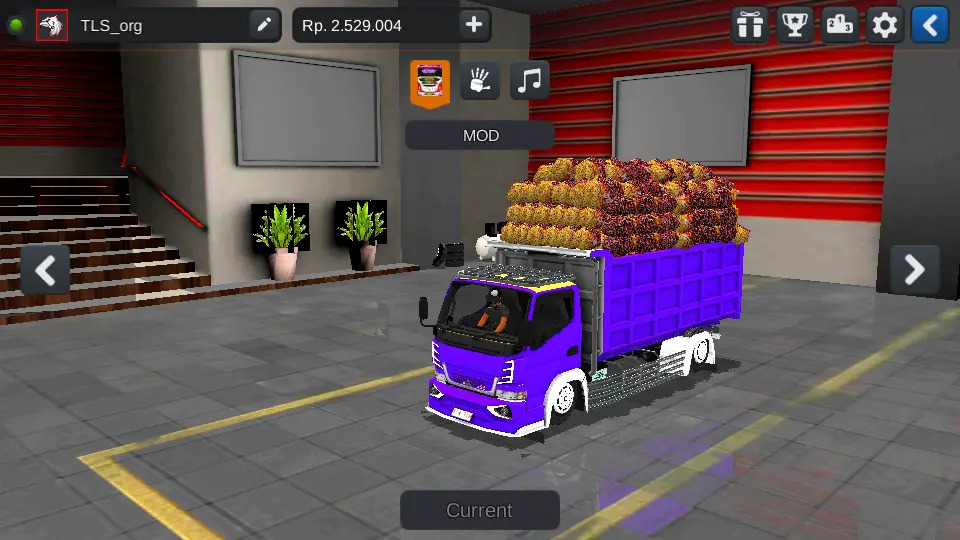Open the leaderboard podium icon
960x540 pixels.
(x=840, y=25)
